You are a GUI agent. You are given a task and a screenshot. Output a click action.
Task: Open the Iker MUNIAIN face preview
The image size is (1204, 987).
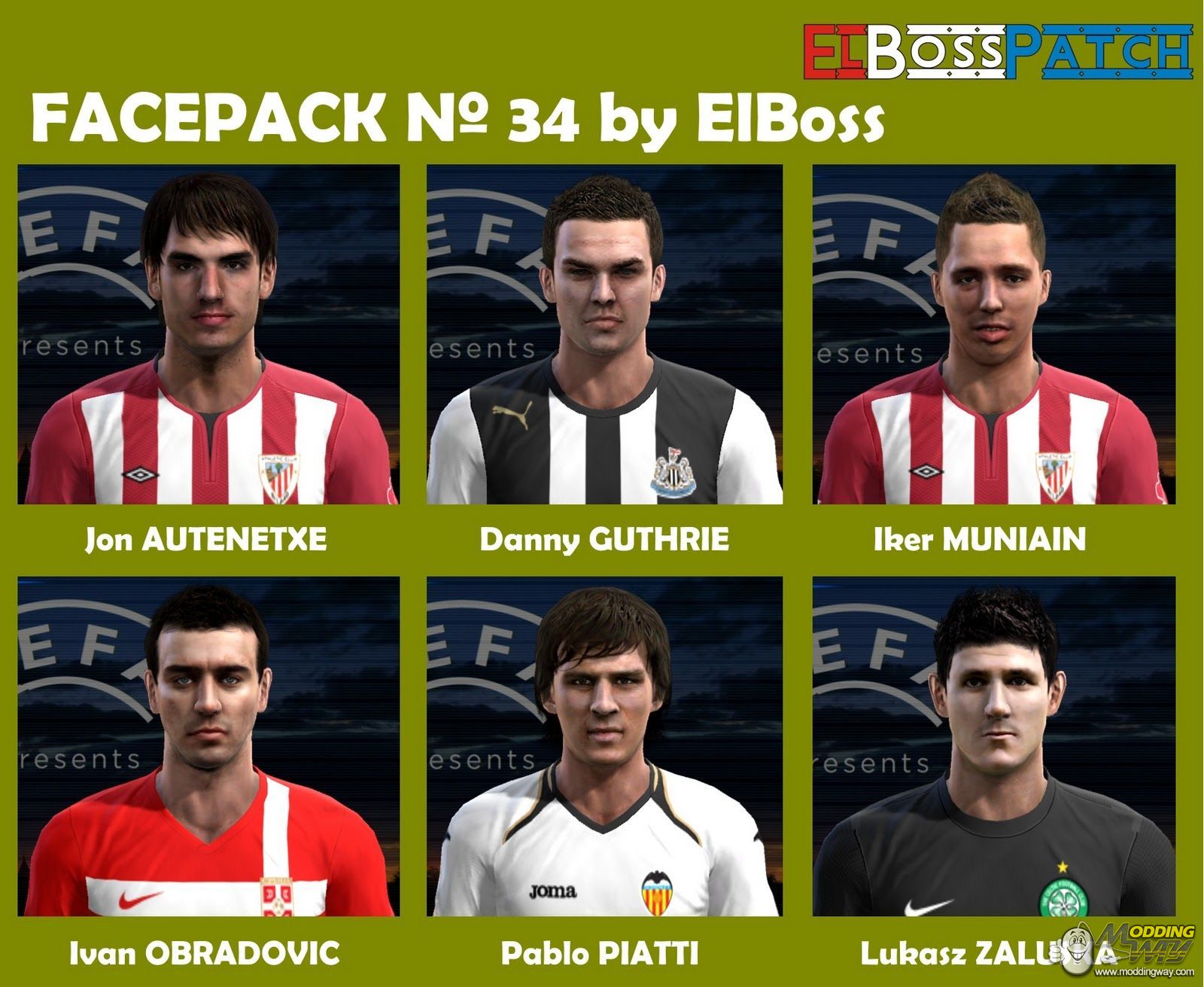tap(993, 334)
